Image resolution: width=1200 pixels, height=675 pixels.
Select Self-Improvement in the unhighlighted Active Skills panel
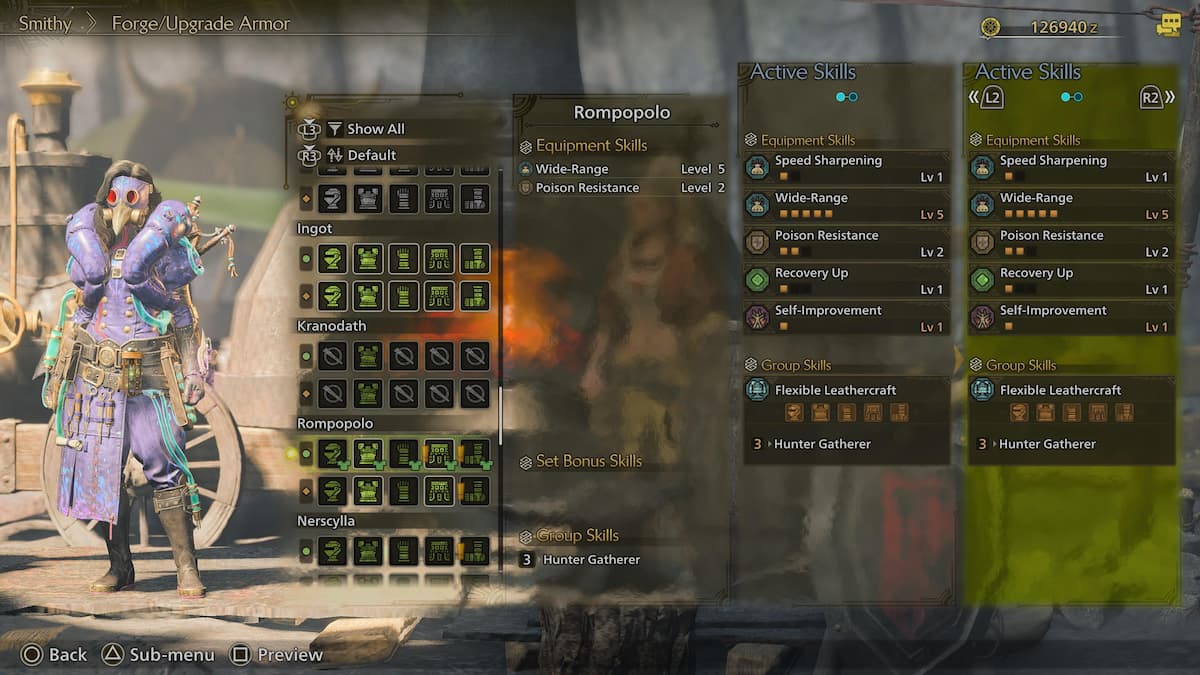846,317
